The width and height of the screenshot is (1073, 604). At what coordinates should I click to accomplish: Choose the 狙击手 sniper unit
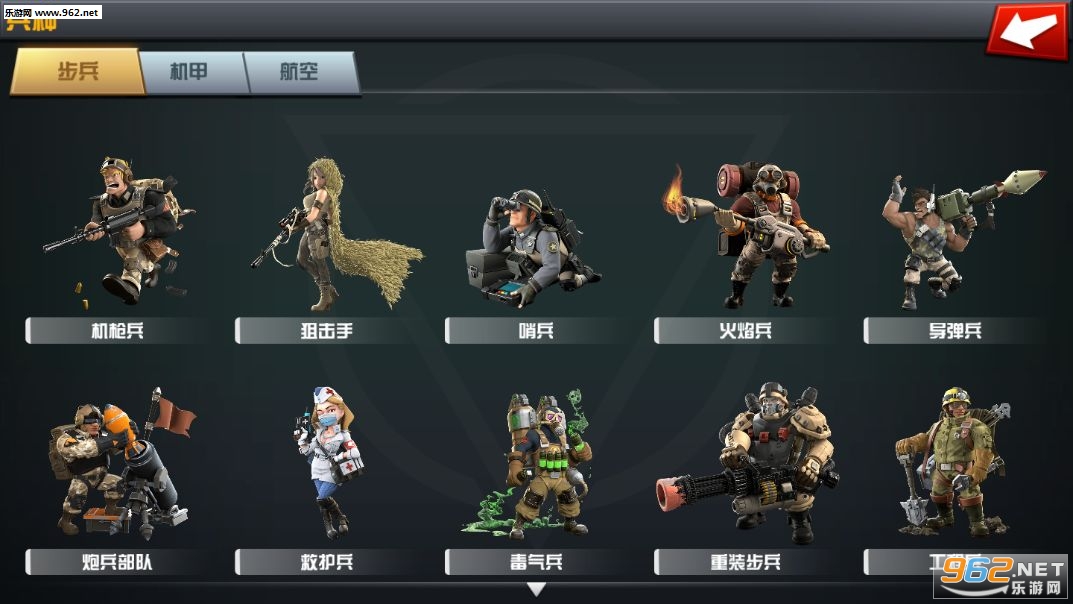point(327,230)
